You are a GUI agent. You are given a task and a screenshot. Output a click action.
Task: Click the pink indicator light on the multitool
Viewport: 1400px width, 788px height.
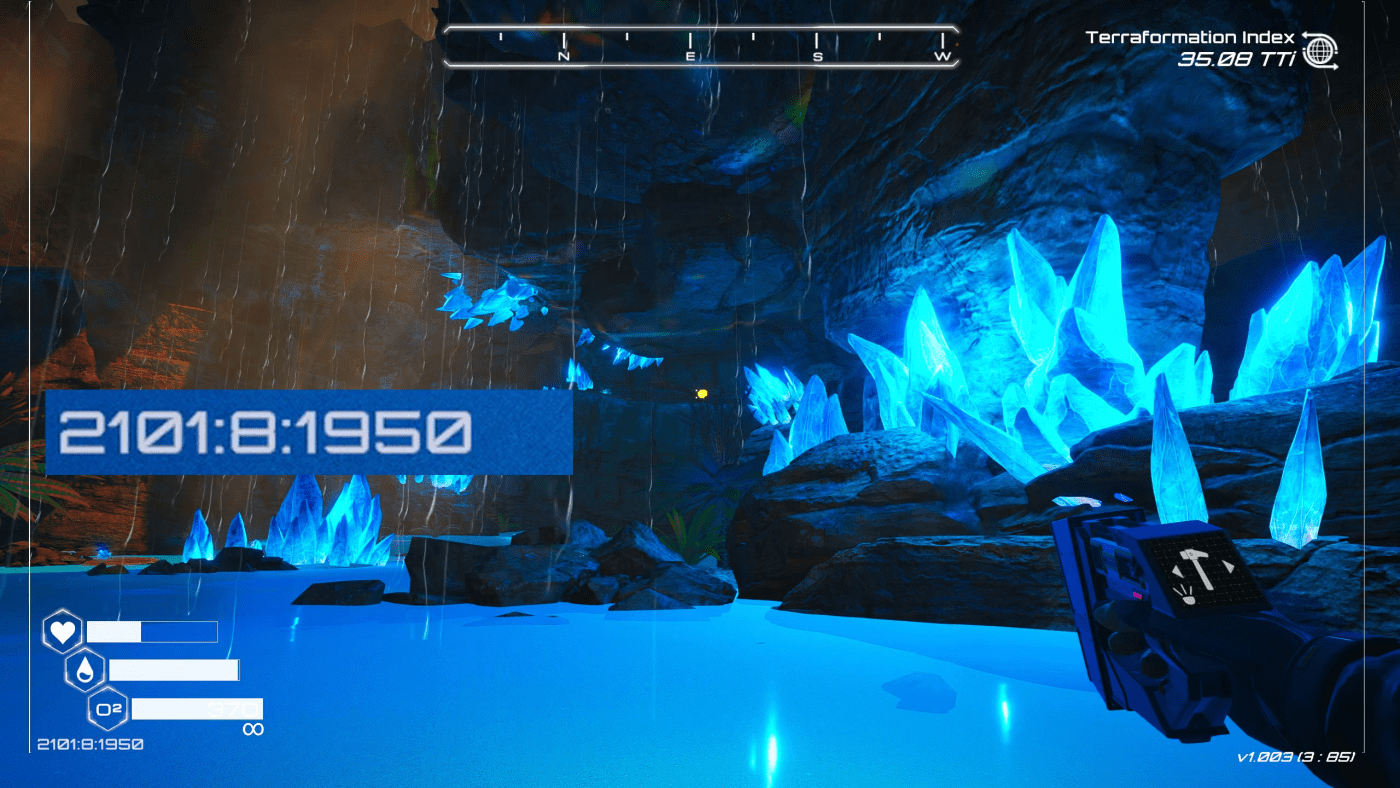pos(1138,595)
